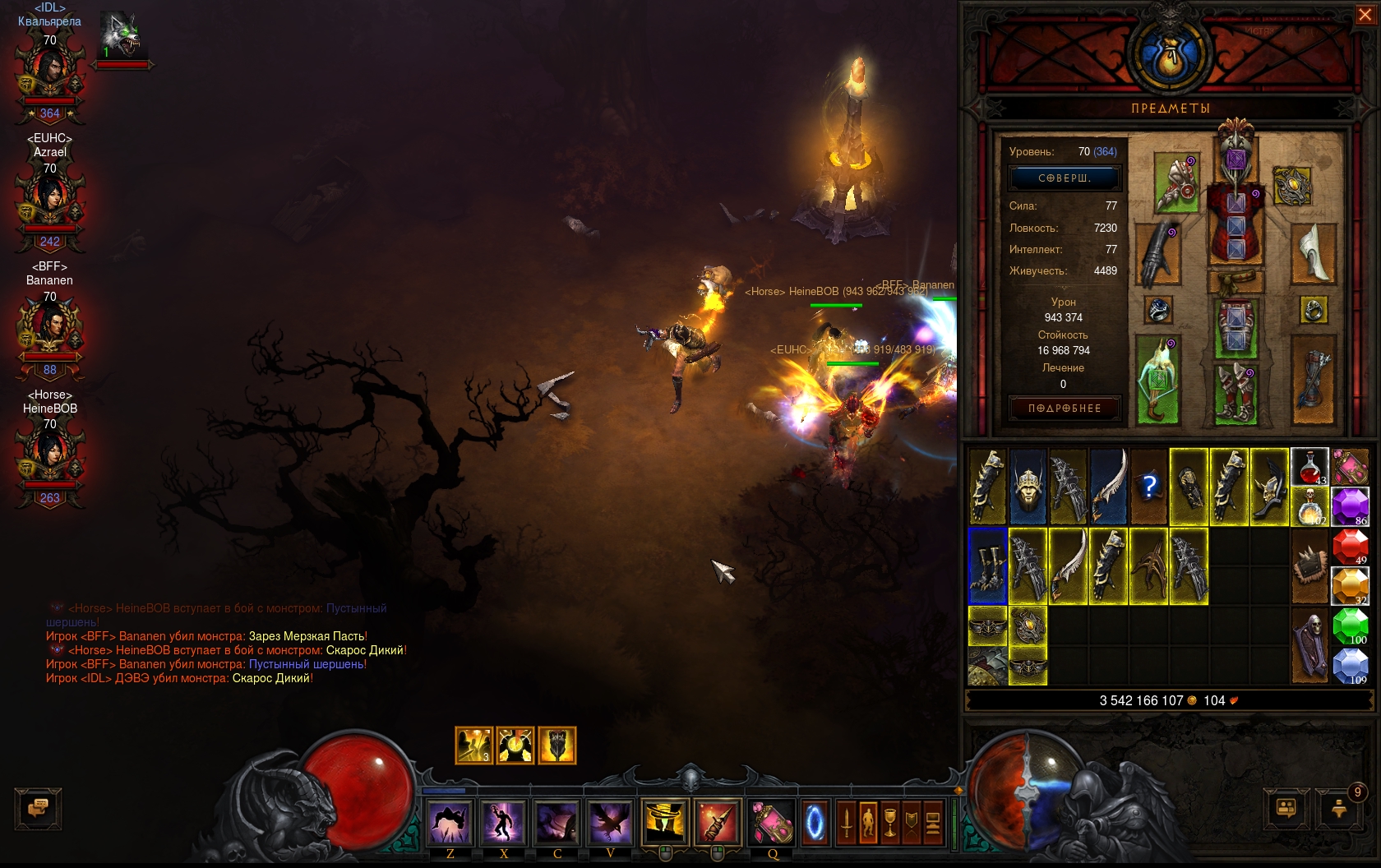Image resolution: width=1381 pixels, height=868 pixels.
Task: Pick the horned helmet in the inventory
Action: (1028, 487)
